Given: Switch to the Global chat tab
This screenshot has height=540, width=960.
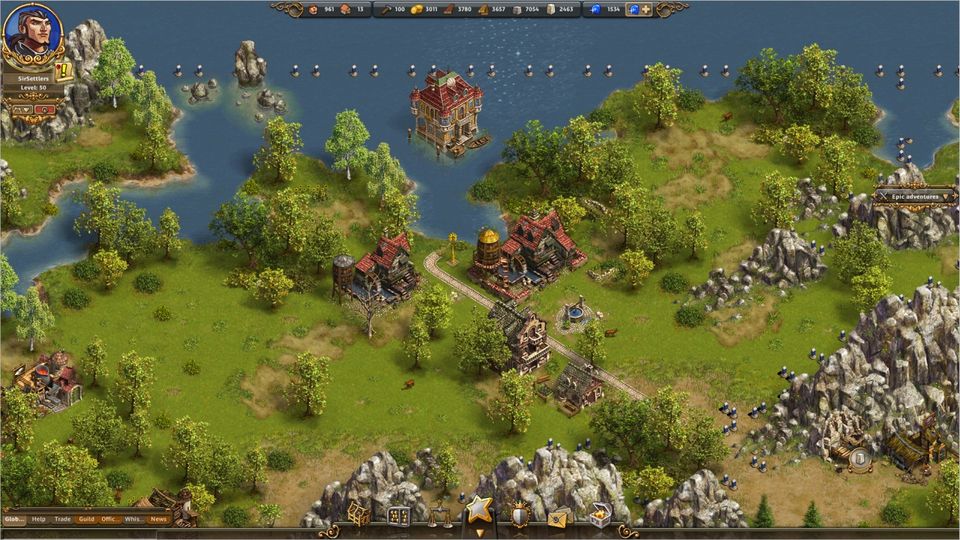Looking at the screenshot, I should (x=14, y=519).
